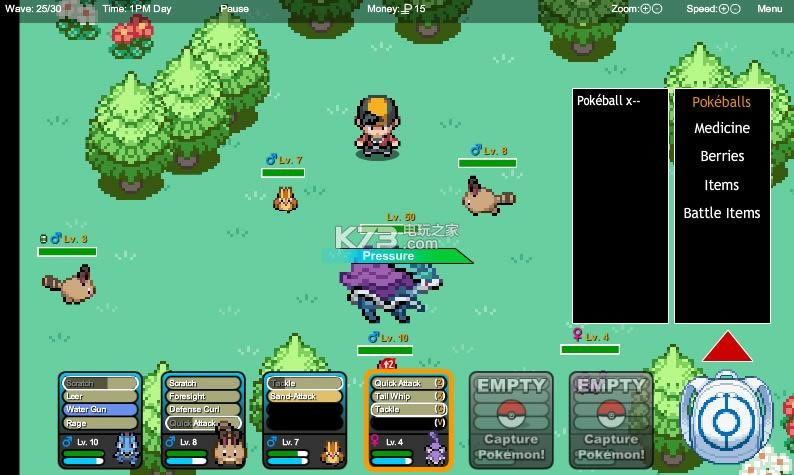Show the Items category
This screenshot has height=475, width=794.
tap(721, 184)
